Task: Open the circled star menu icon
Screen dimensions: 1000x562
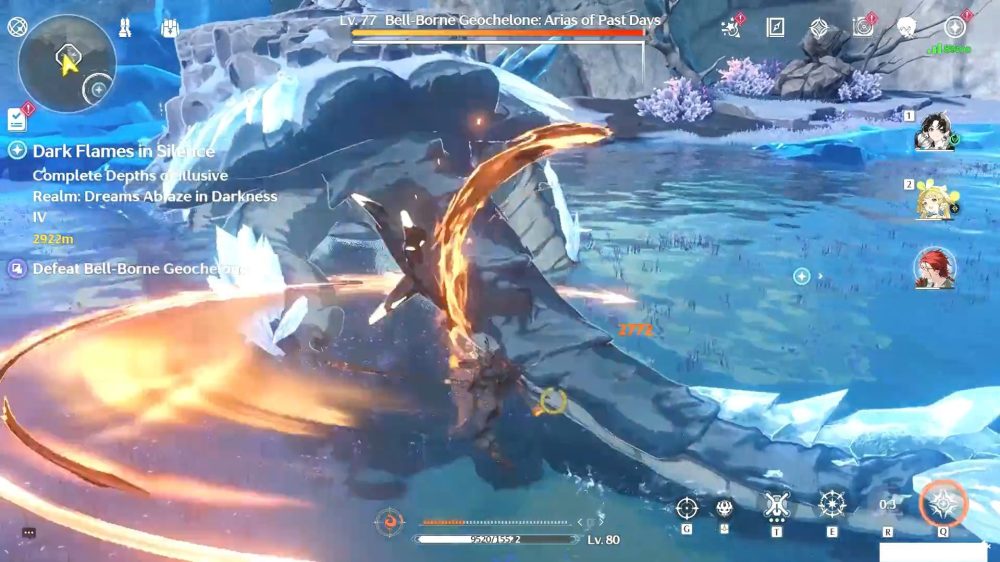Action: pos(954,28)
